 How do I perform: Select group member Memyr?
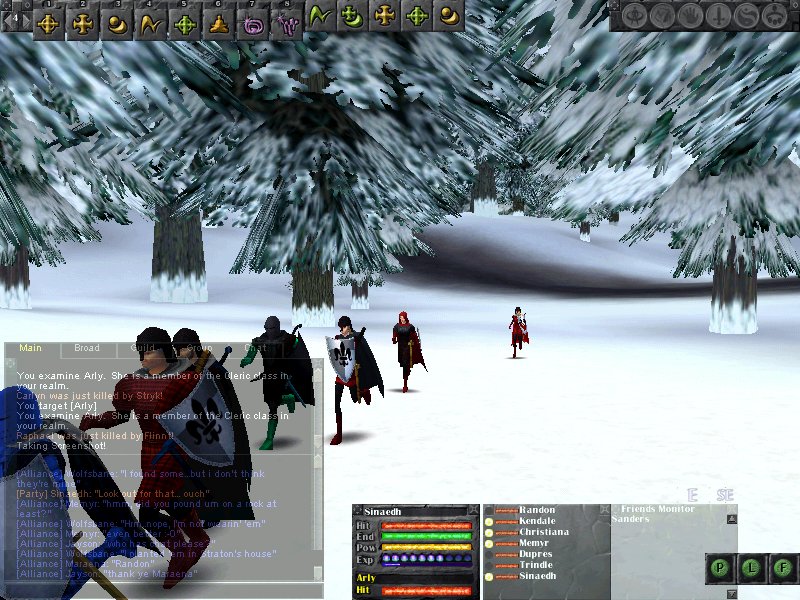[x=535, y=544]
